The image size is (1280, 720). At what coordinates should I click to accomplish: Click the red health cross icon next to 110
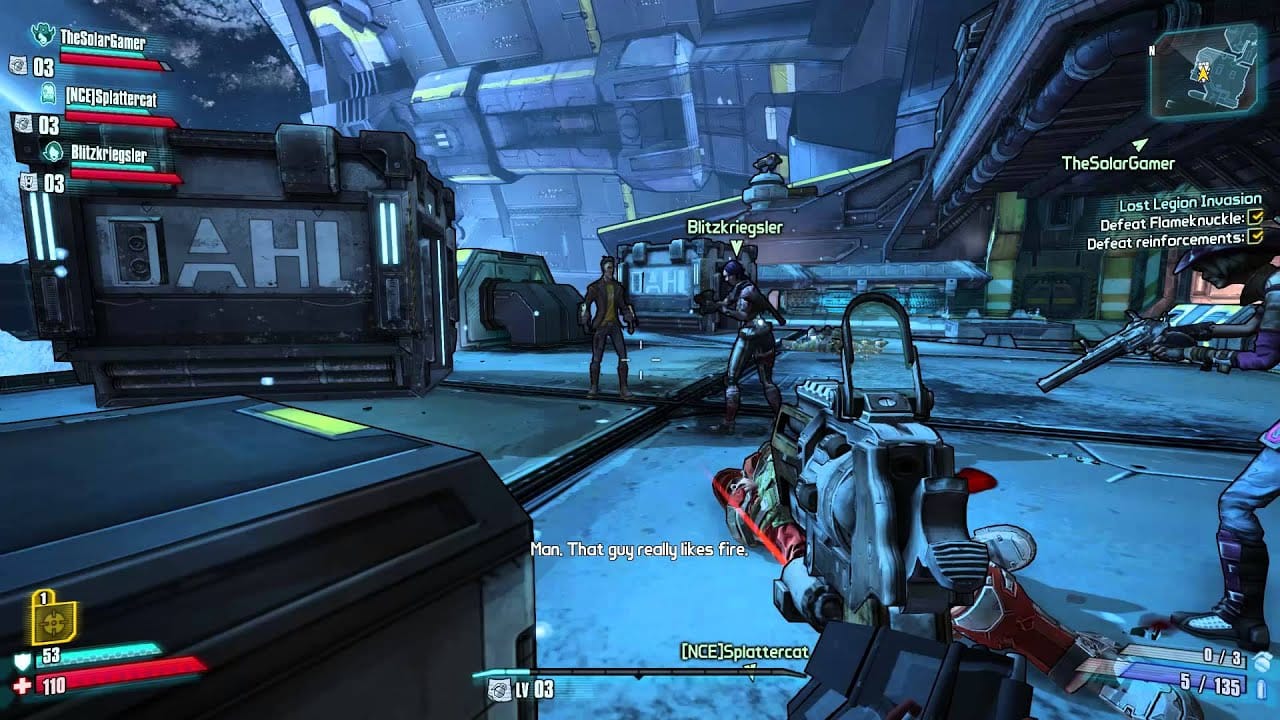(21, 687)
